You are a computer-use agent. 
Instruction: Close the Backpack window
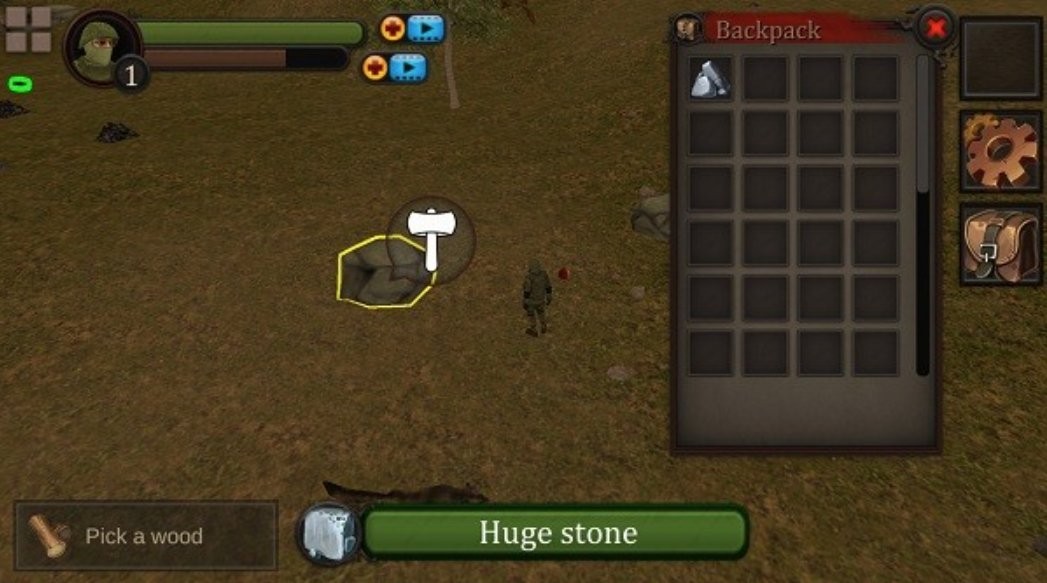935,28
